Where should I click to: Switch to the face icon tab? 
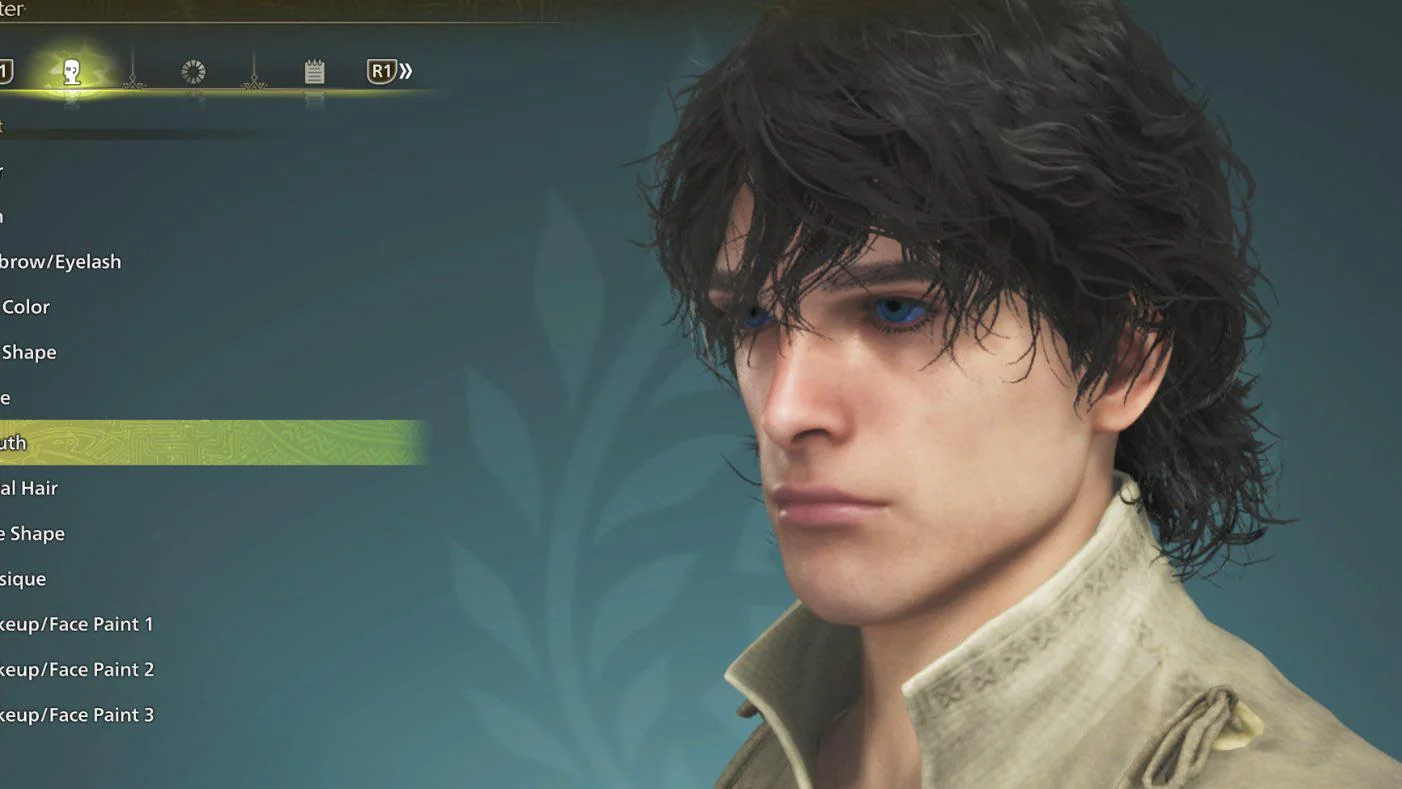pyautogui.click(x=71, y=72)
